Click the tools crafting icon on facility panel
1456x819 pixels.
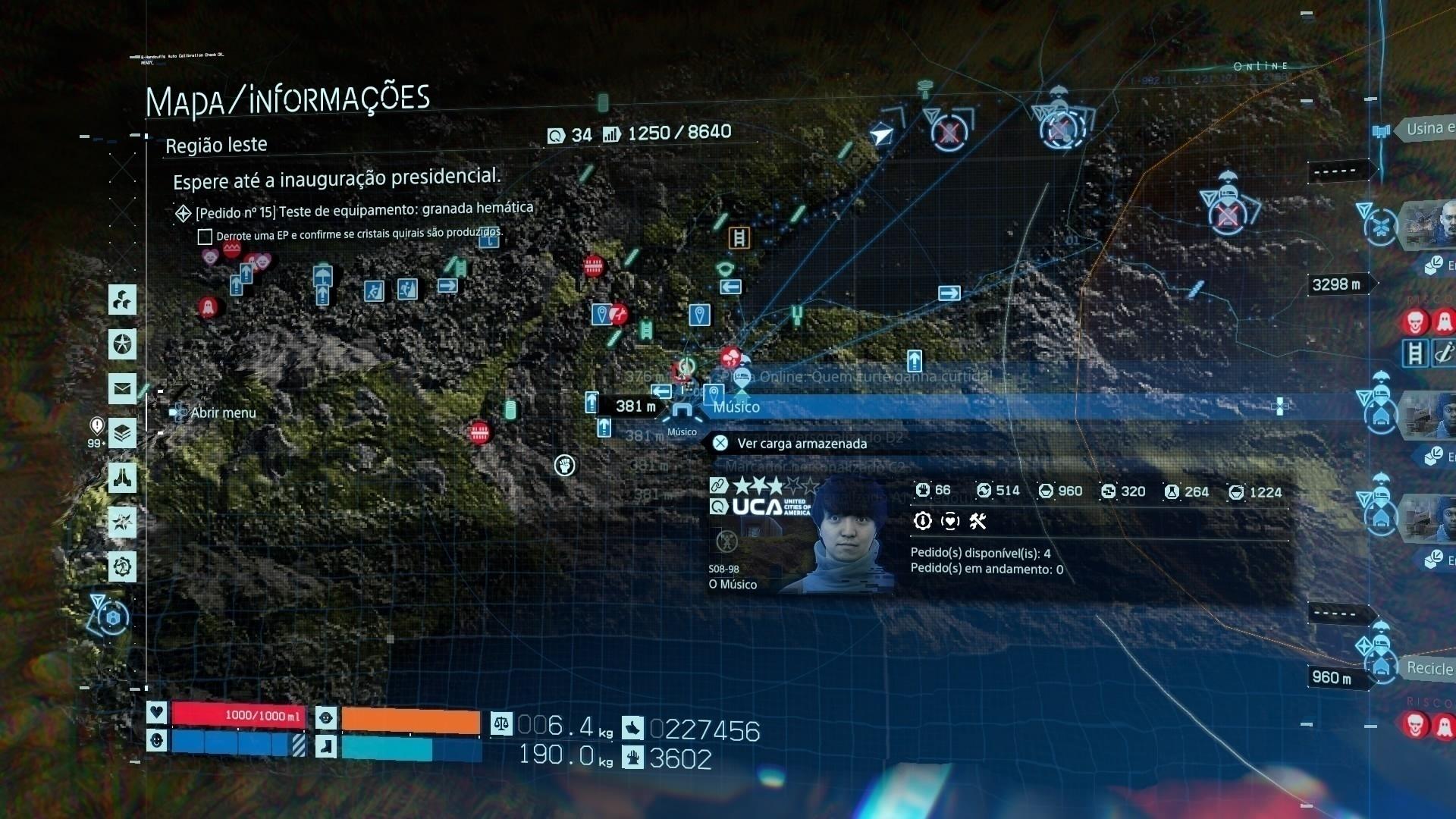(x=977, y=522)
